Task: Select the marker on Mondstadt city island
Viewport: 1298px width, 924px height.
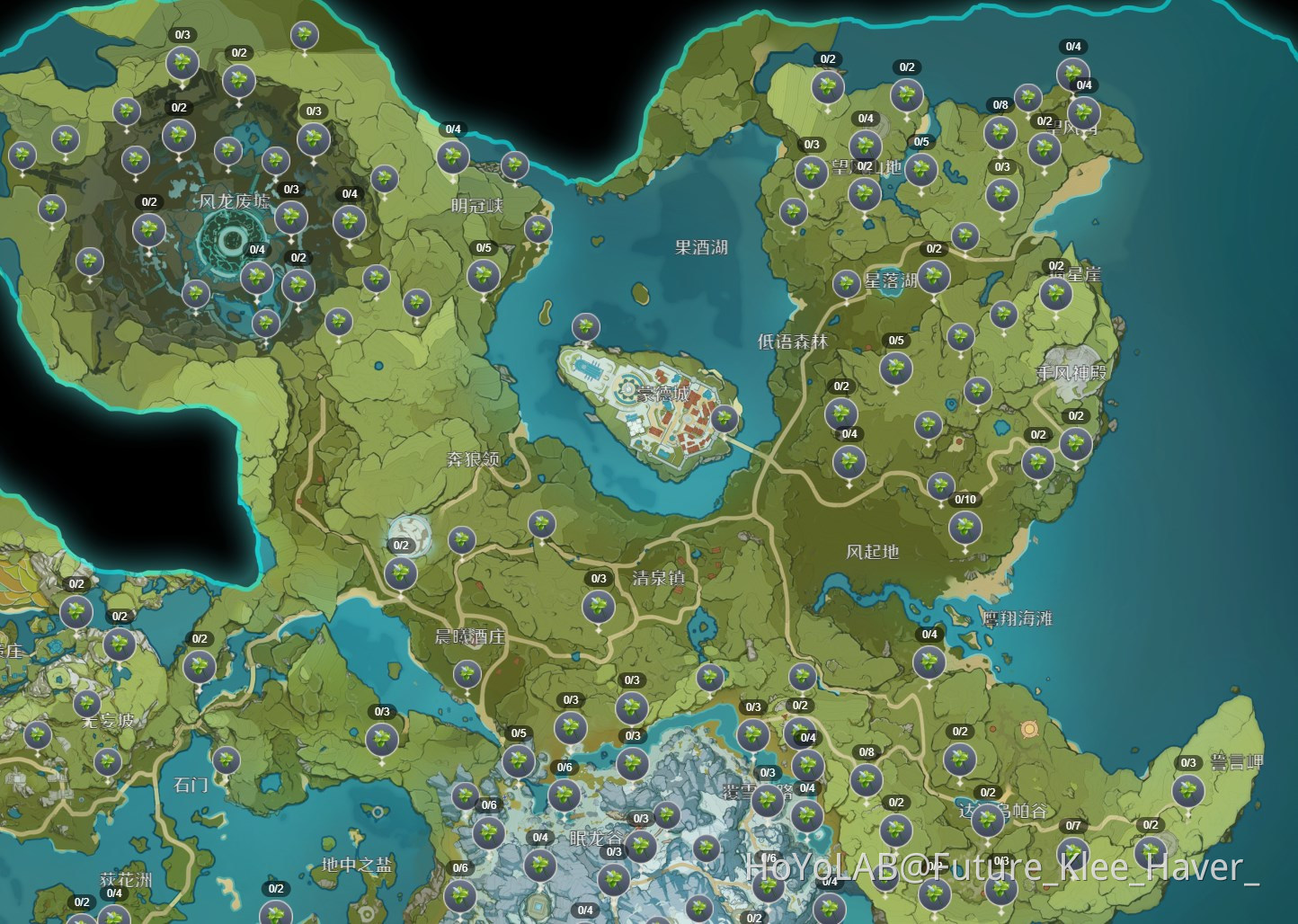Action: (725, 418)
